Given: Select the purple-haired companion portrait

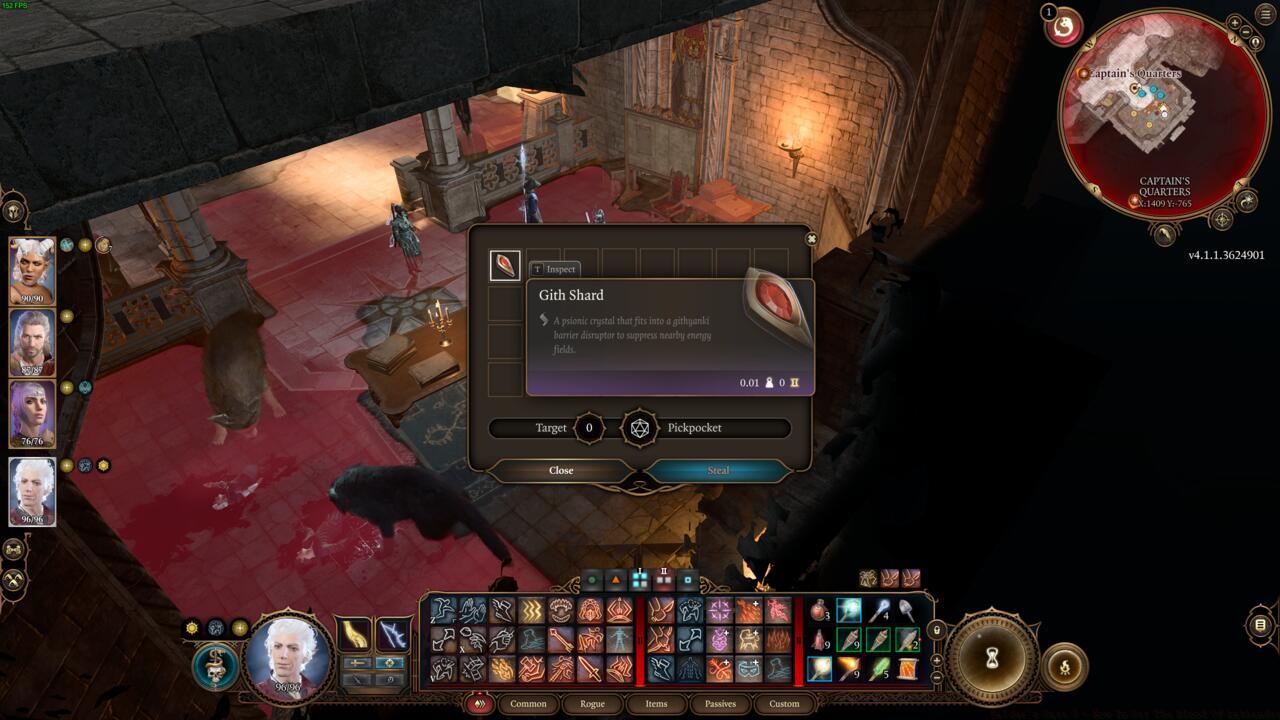Looking at the screenshot, I should 32,413.
